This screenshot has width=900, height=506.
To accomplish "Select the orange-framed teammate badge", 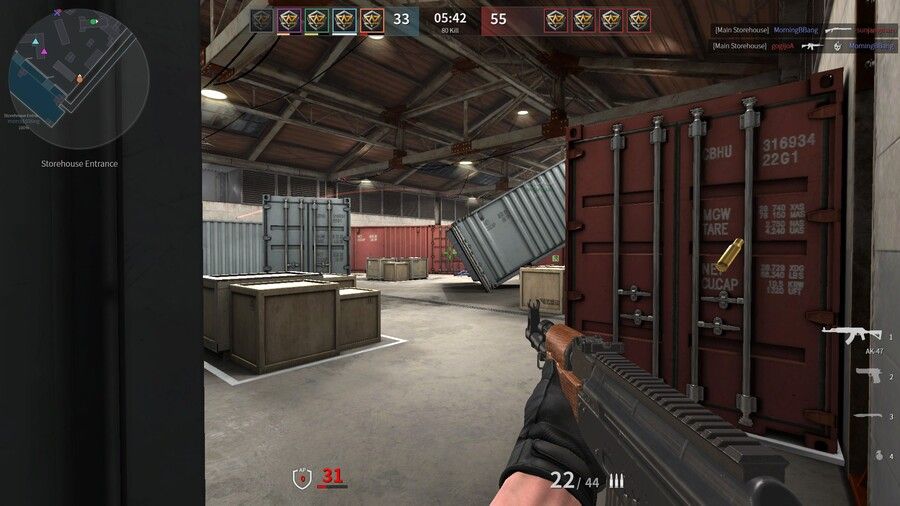I will [x=372, y=19].
